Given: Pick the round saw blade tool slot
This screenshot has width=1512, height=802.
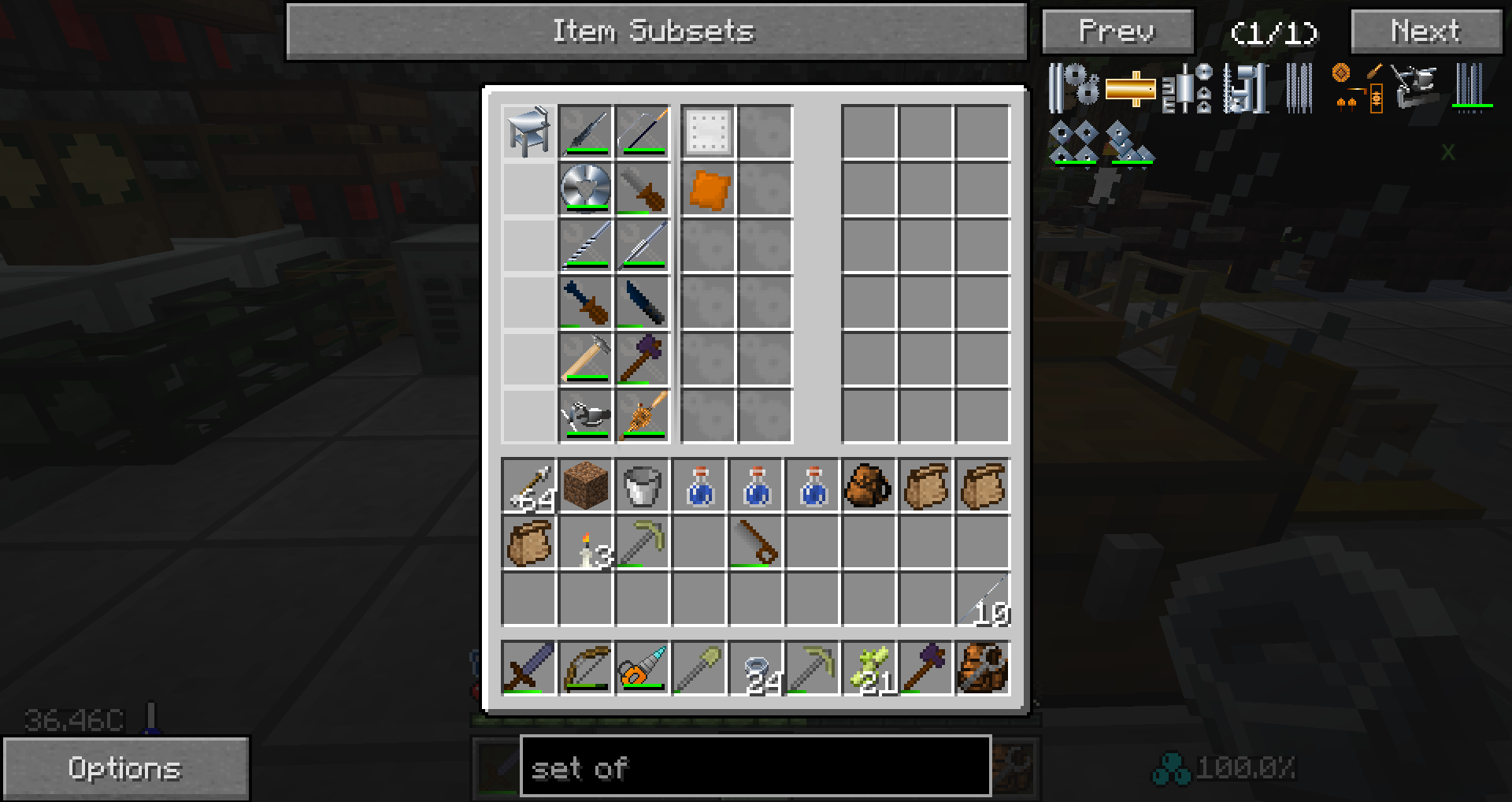Looking at the screenshot, I should point(586,189).
